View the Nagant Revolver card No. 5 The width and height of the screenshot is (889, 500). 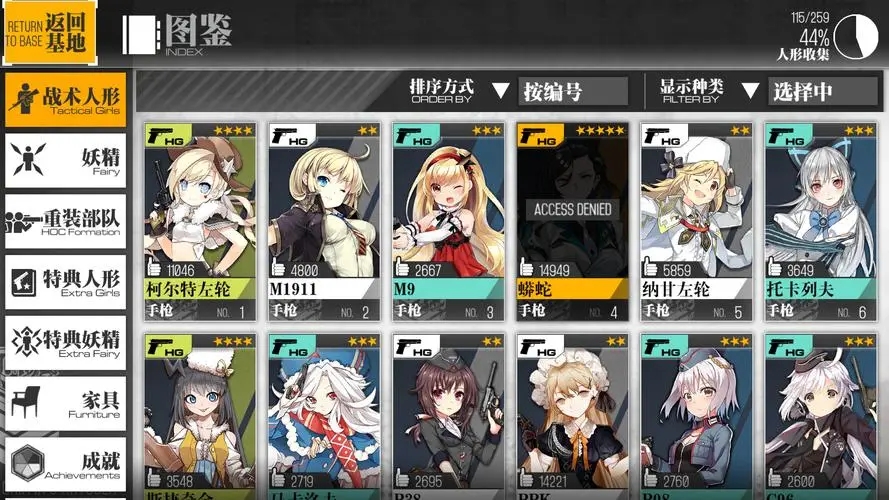[x=696, y=220]
